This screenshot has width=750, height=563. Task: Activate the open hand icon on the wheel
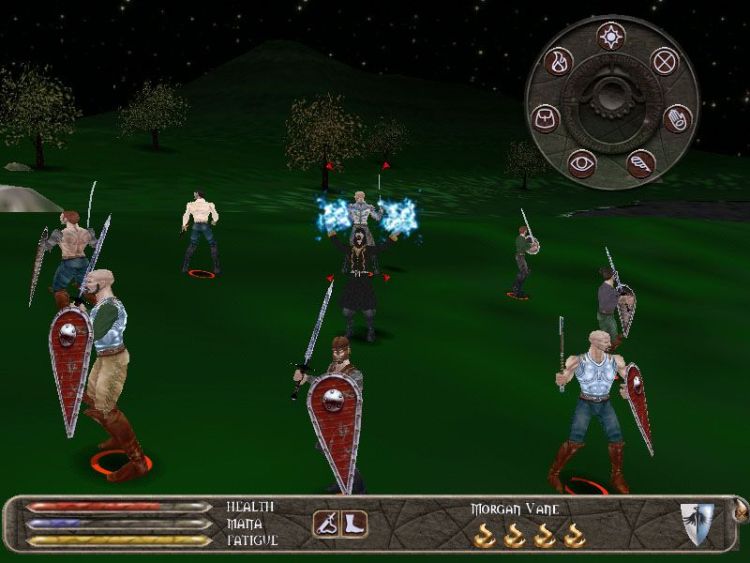678,119
